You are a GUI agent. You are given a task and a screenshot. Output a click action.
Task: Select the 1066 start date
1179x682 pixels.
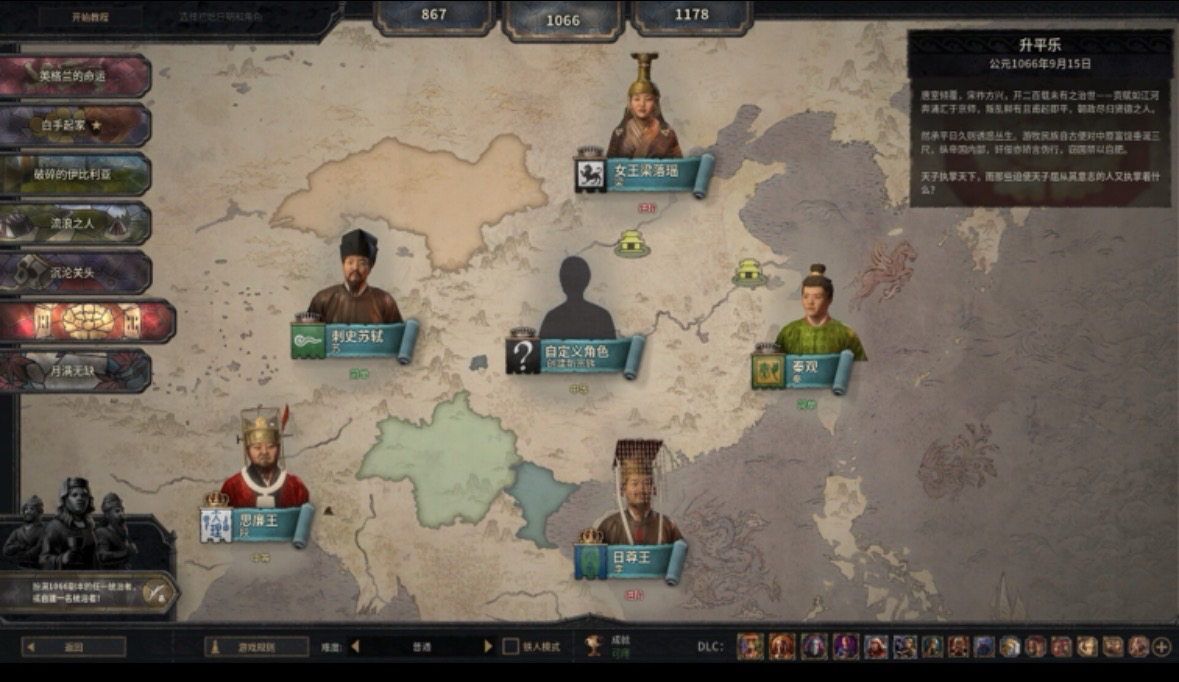click(563, 19)
